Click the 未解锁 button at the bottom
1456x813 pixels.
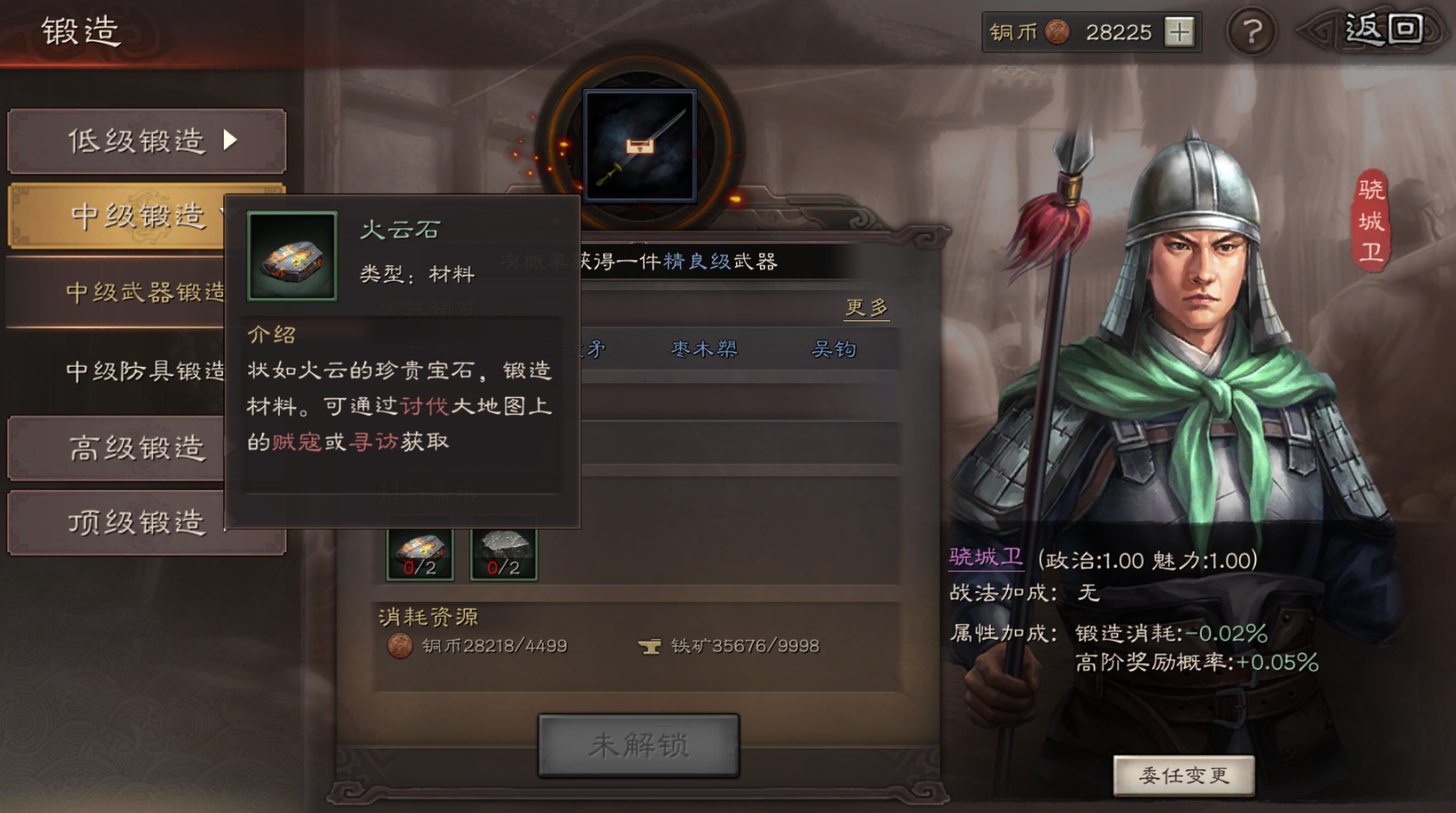[638, 746]
